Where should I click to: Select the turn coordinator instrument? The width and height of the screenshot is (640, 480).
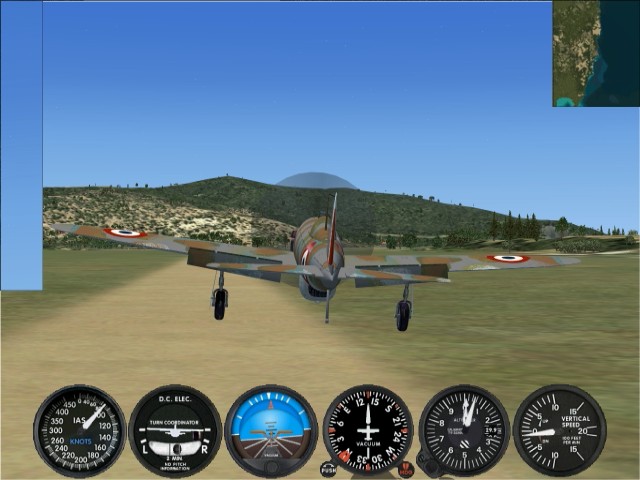(175, 431)
